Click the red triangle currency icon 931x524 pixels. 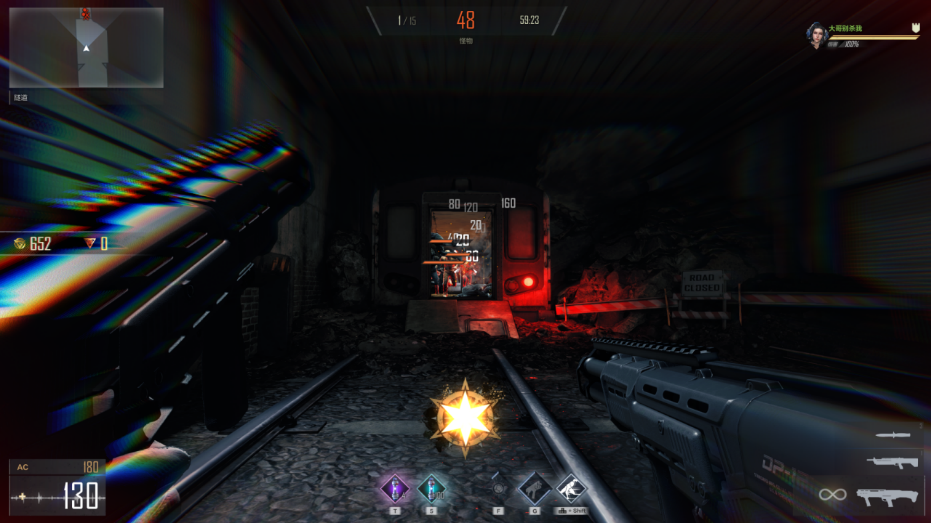pos(90,243)
